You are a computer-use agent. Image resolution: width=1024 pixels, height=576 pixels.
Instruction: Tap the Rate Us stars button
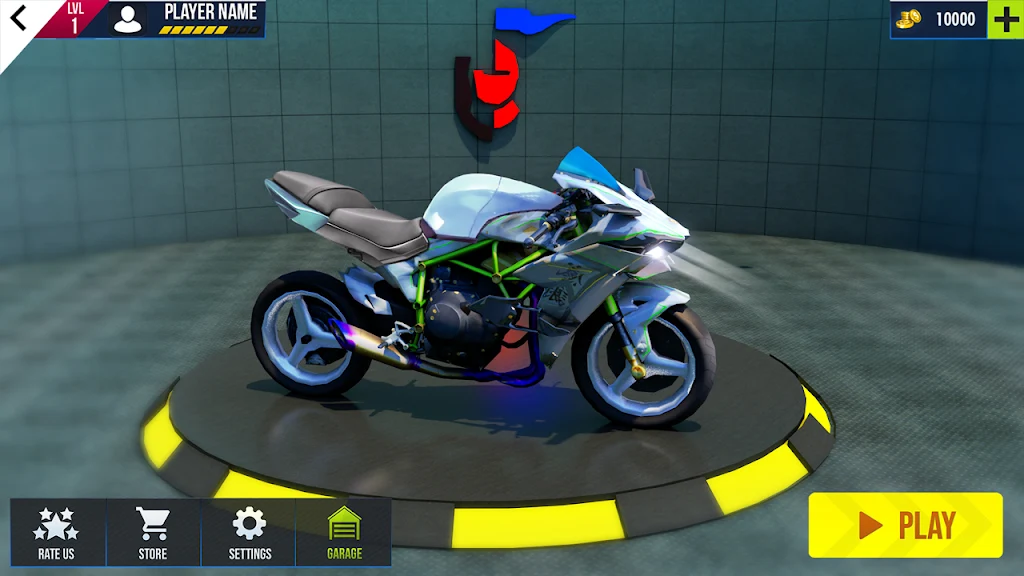pyautogui.click(x=57, y=533)
